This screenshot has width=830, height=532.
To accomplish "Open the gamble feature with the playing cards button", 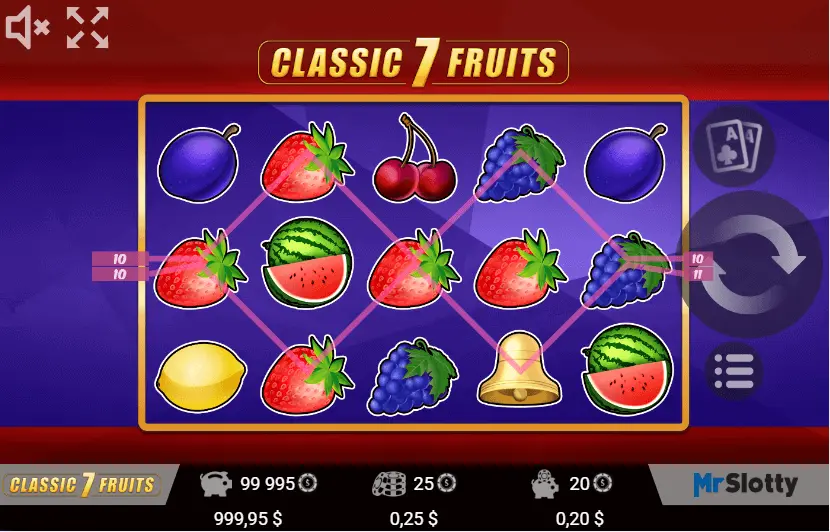I will 735,144.
